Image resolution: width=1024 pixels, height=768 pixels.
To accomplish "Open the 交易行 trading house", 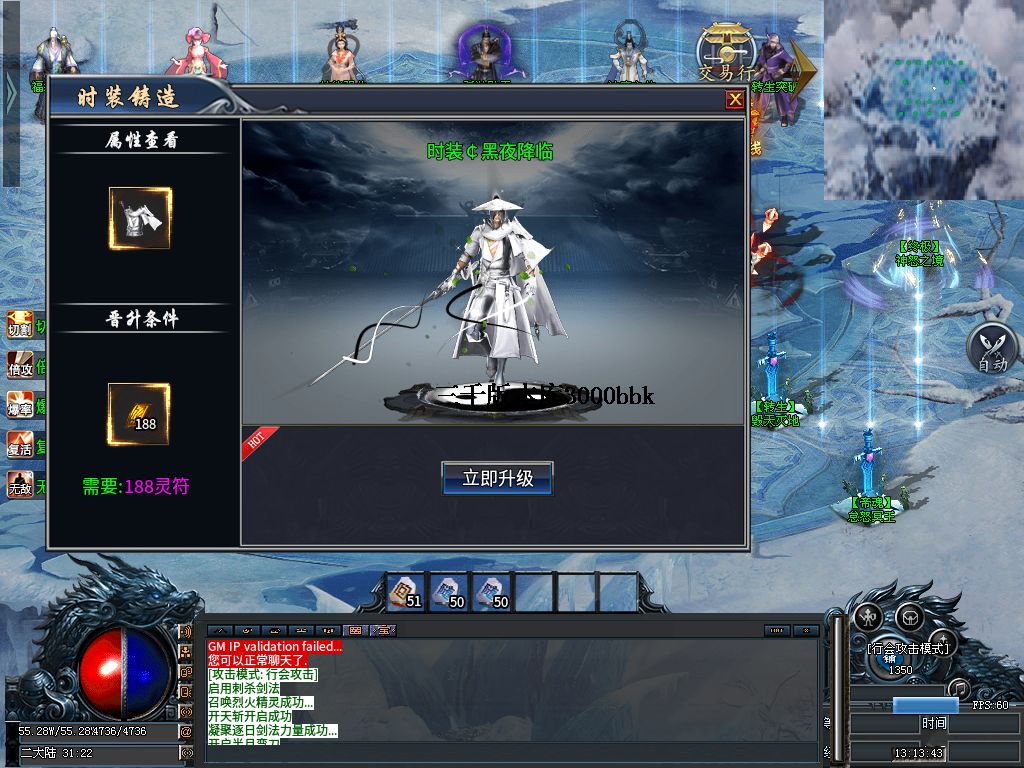I will 727,53.
